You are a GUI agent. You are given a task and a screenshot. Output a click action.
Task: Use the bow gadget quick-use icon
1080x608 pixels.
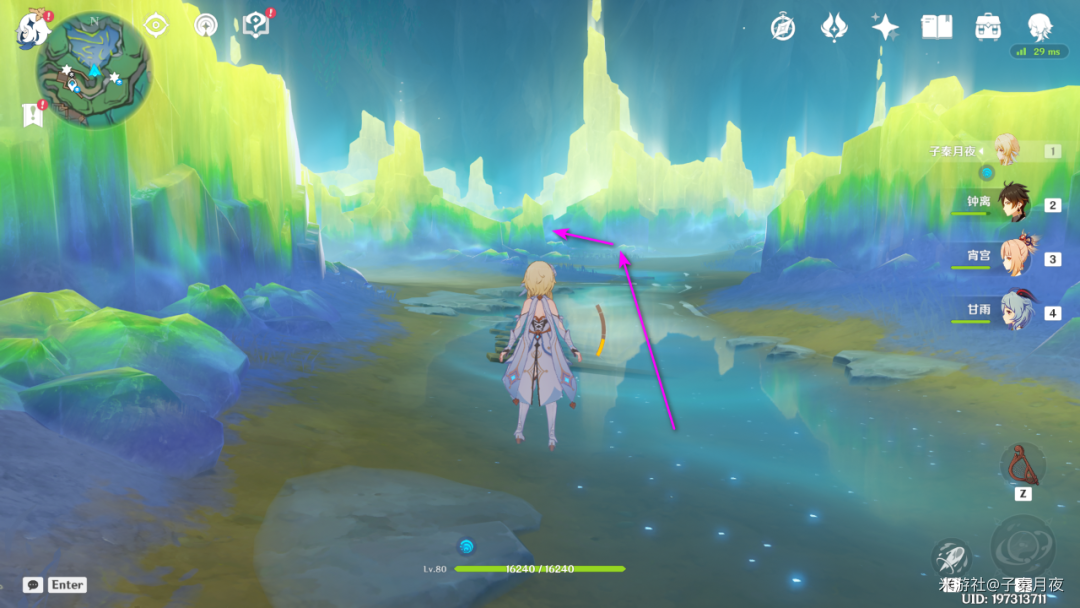1023,464
